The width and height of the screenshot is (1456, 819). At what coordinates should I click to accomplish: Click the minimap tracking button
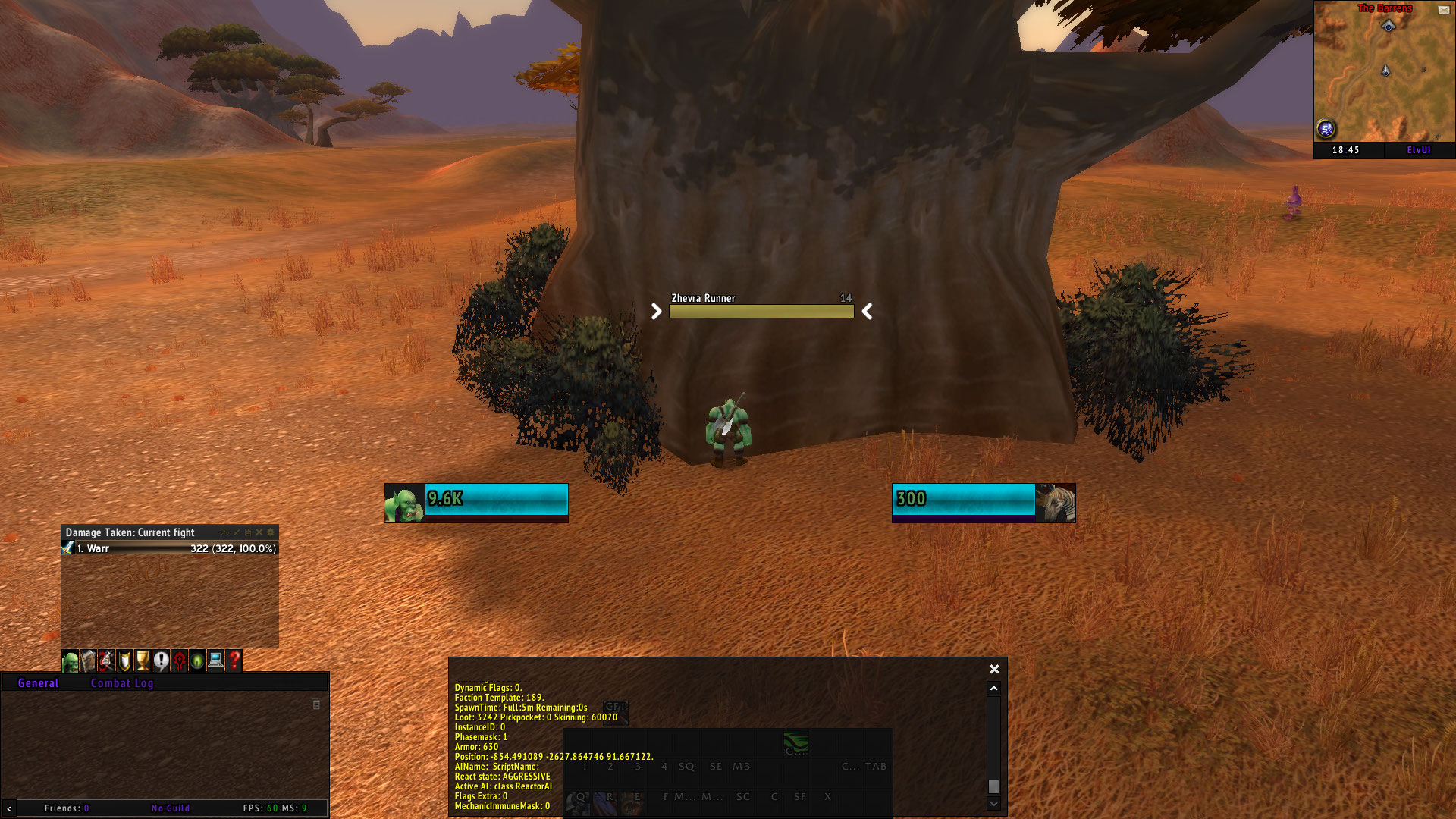[1326, 130]
